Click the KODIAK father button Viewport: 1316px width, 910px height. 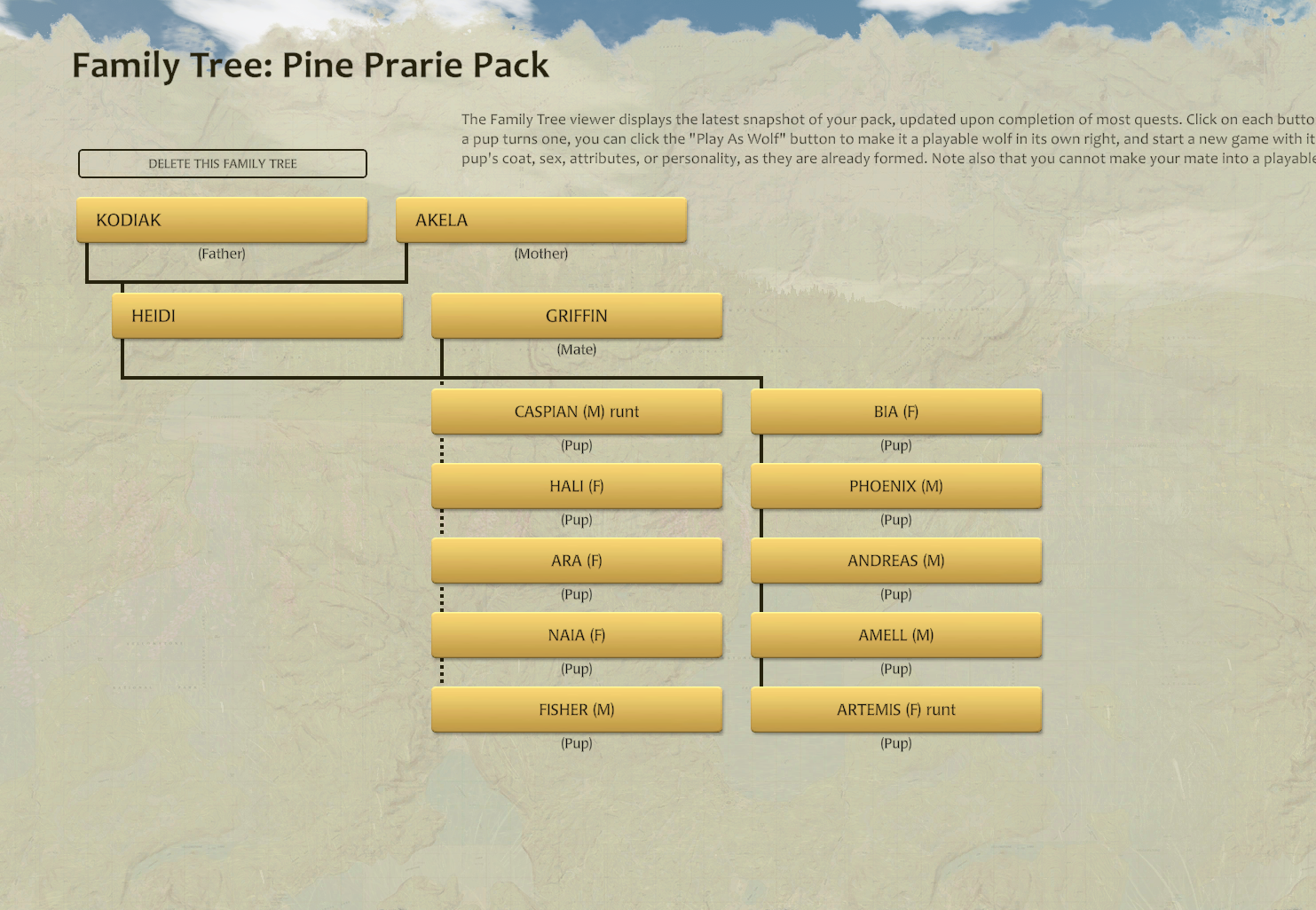coord(222,219)
